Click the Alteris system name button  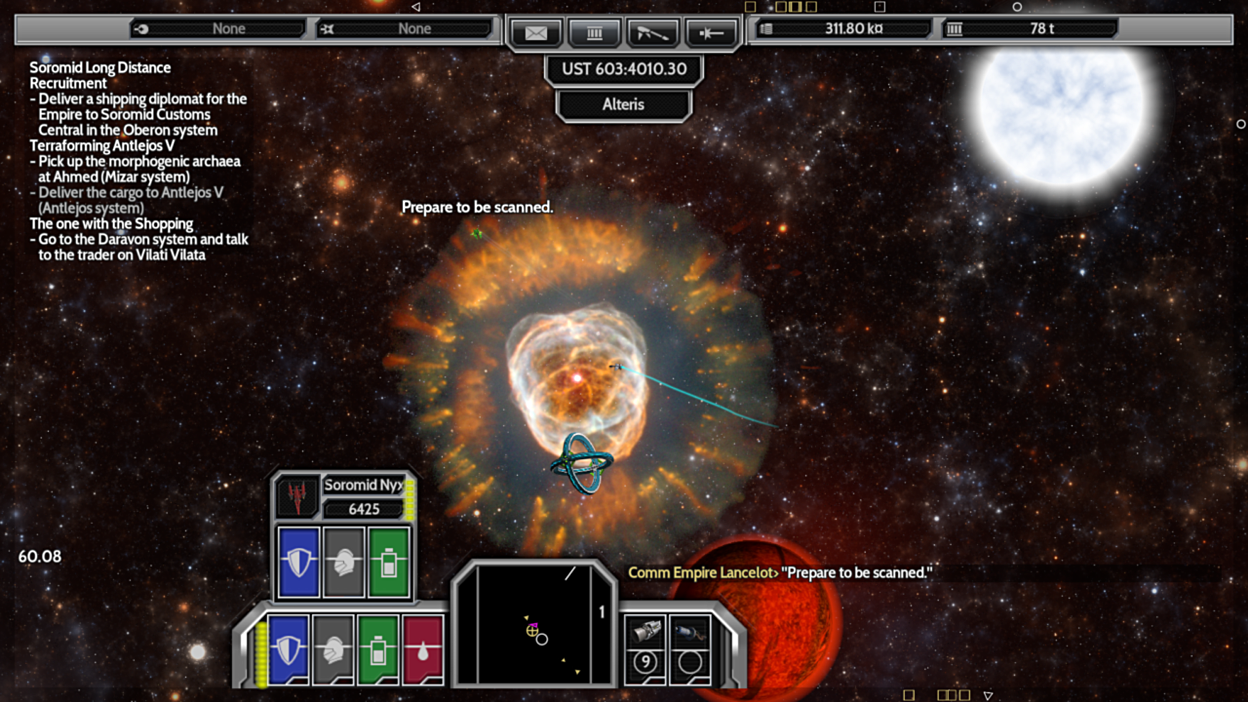pos(623,104)
